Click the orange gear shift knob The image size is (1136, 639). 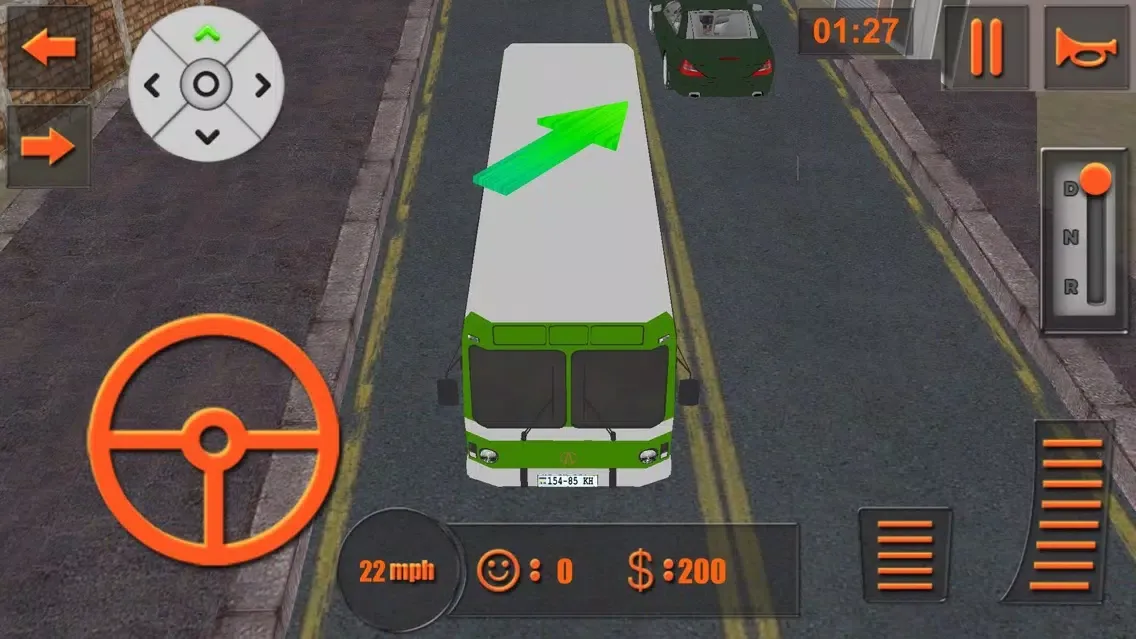pyautogui.click(x=1096, y=181)
